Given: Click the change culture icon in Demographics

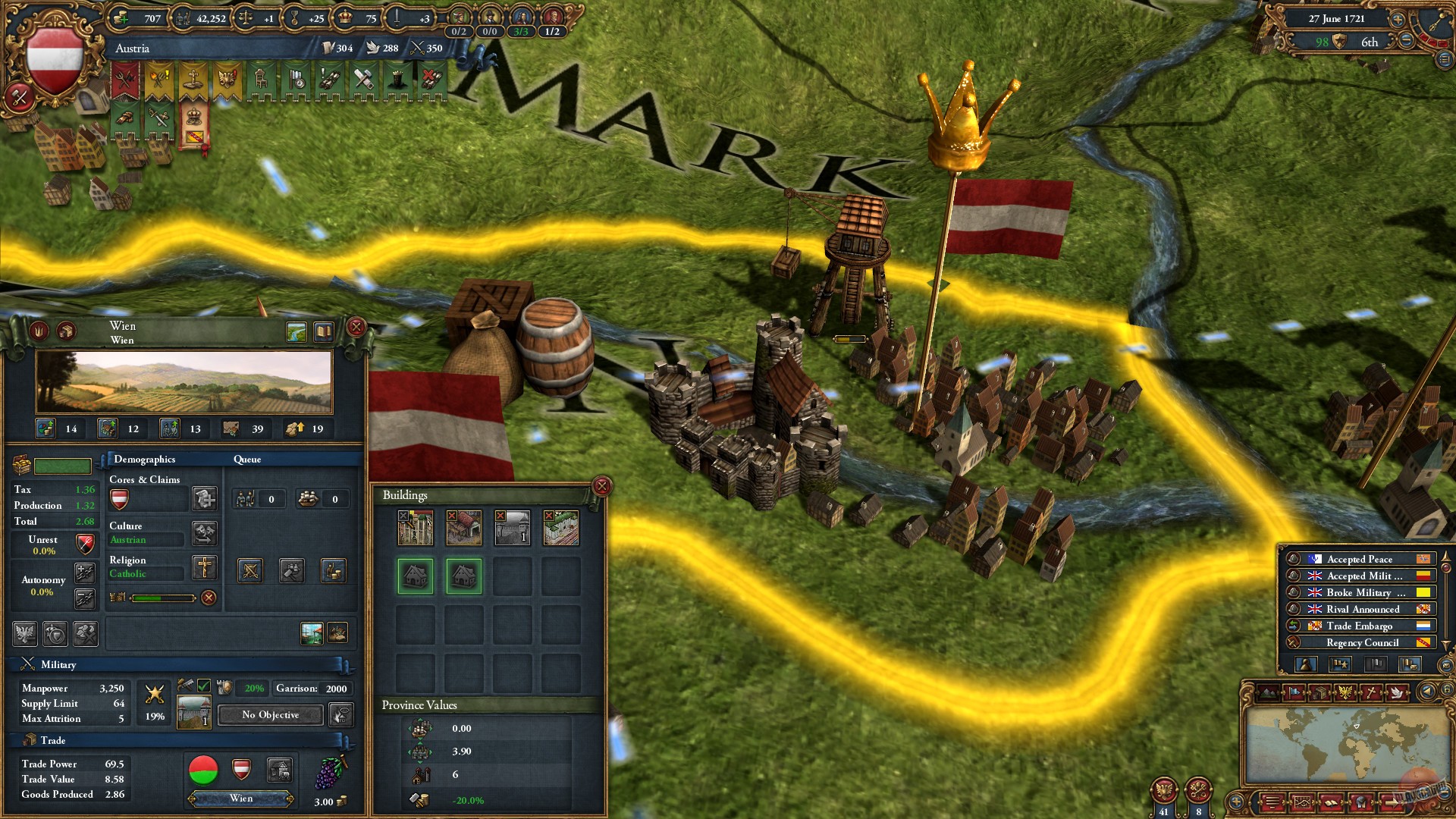Looking at the screenshot, I should point(206,535).
